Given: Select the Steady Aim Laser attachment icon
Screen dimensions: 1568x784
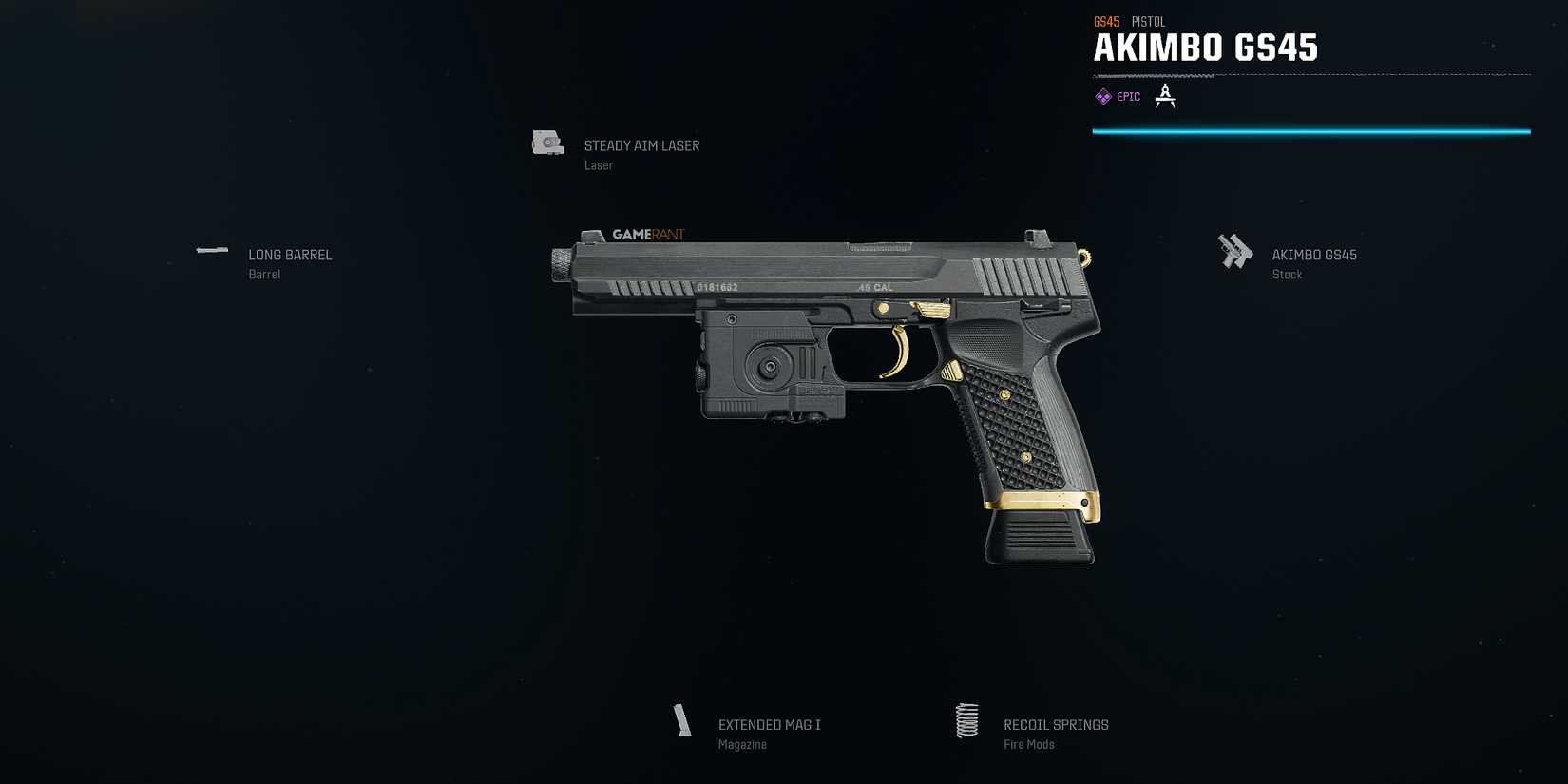Looking at the screenshot, I should tap(546, 143).
